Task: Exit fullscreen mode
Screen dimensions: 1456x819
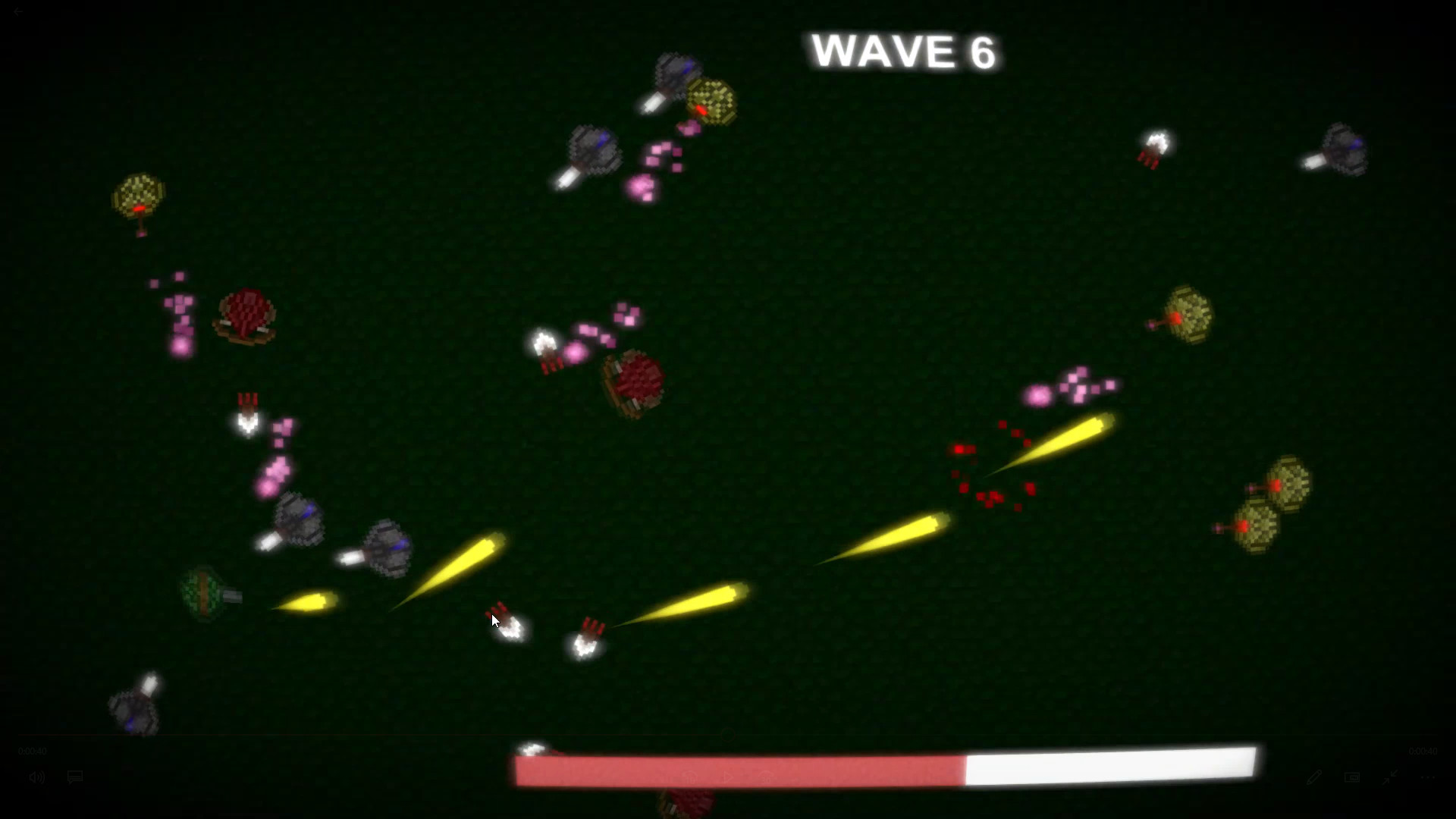Action: point(1391,777)
